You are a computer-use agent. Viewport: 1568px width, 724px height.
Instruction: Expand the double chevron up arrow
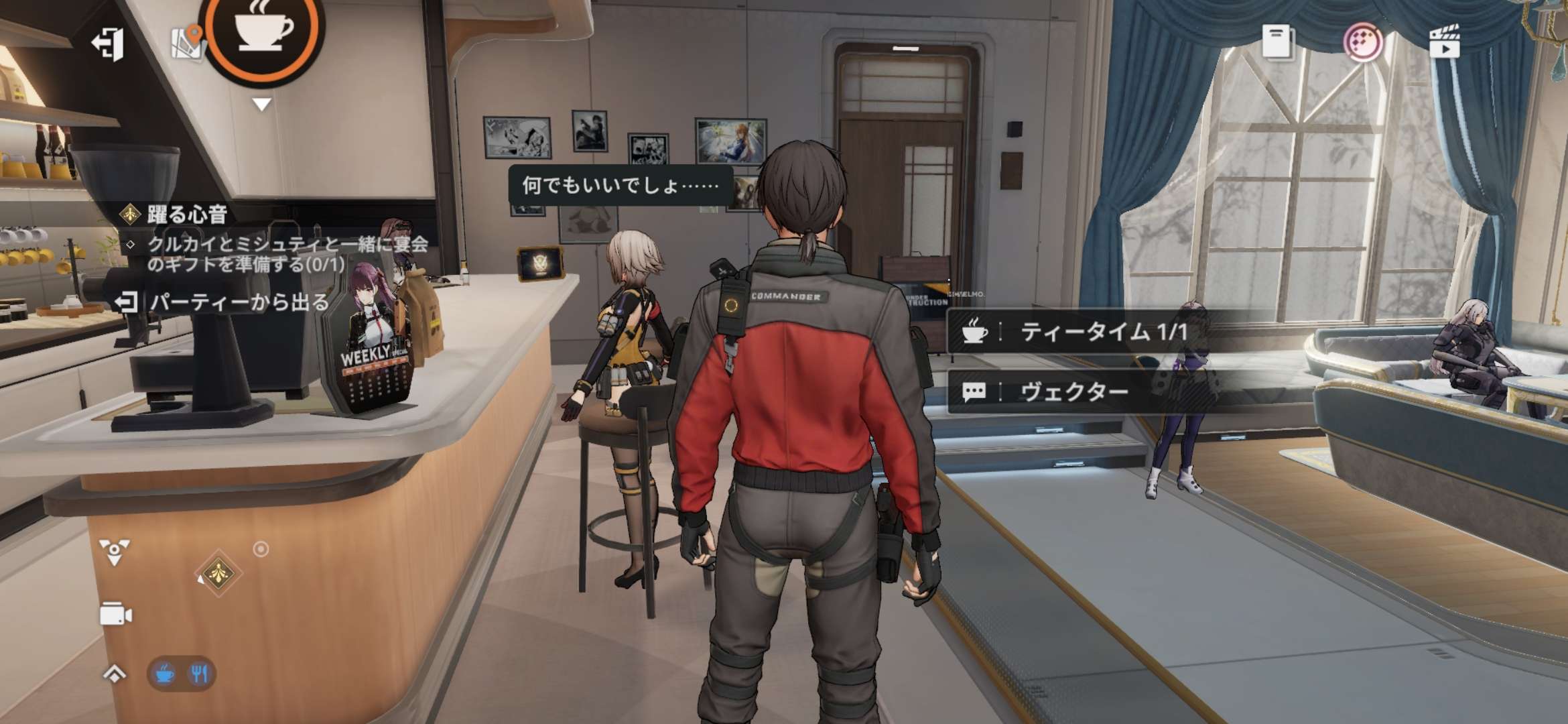[x=115, y=673]
